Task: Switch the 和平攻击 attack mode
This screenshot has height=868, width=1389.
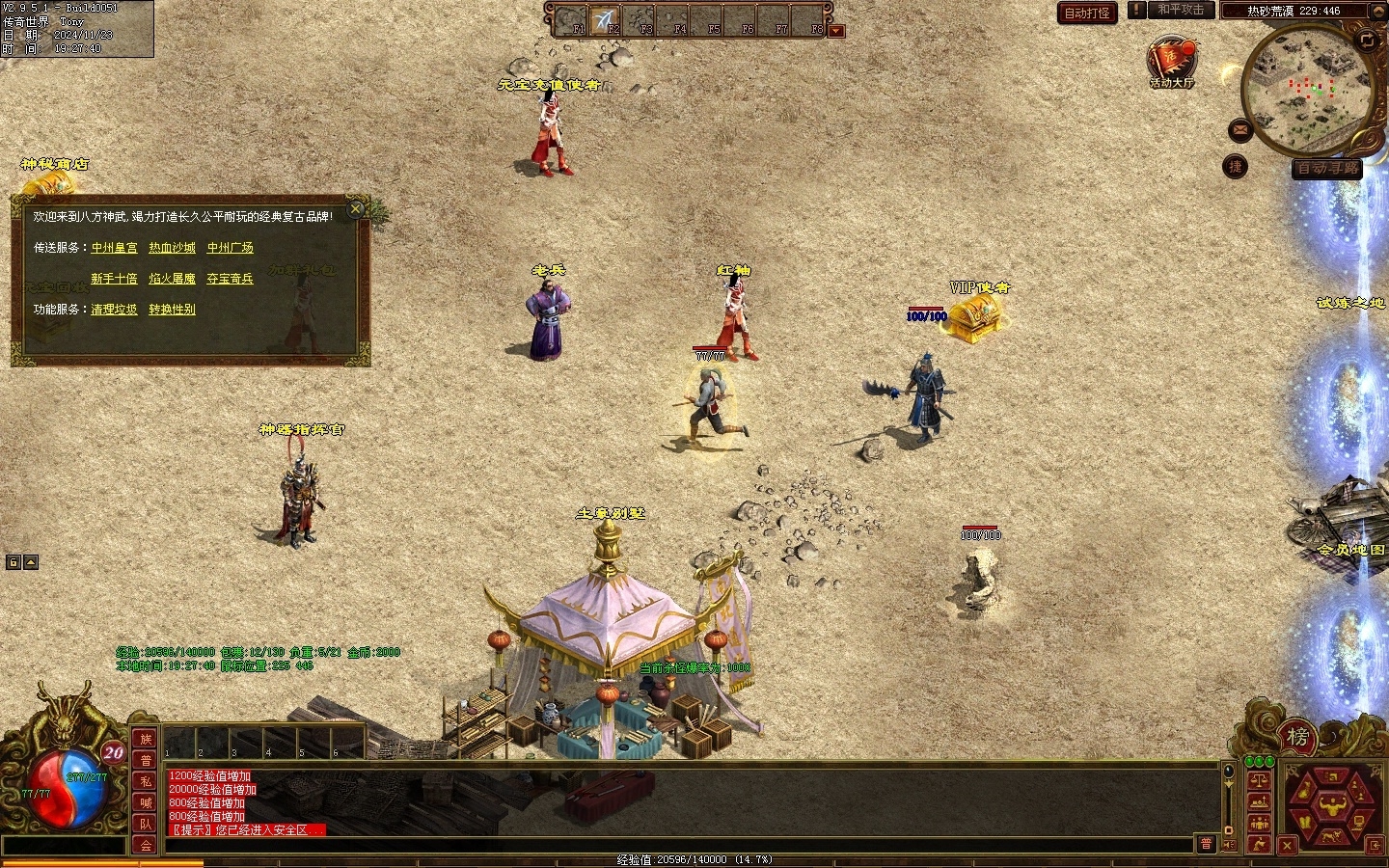Action: (x=1180, y=10)
